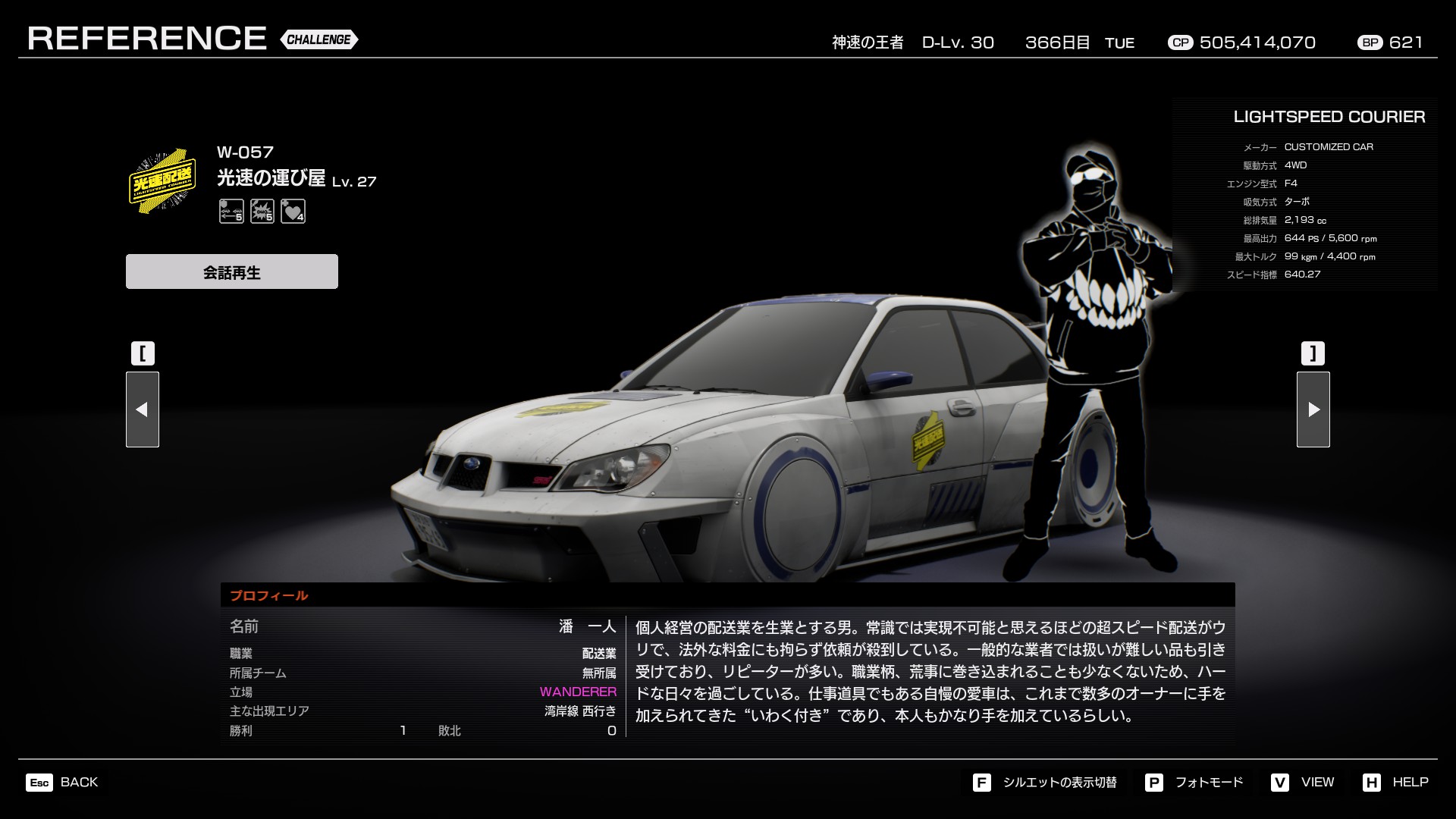Play the conversation with 会話再生 button
The width and height of the screenshot is (1456, 819).
[231, 271]
